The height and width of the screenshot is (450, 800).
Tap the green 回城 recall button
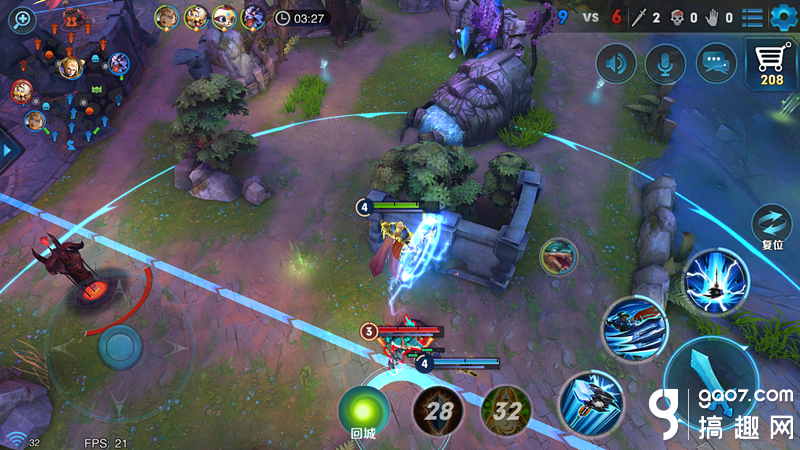click(x=363, y=411)
